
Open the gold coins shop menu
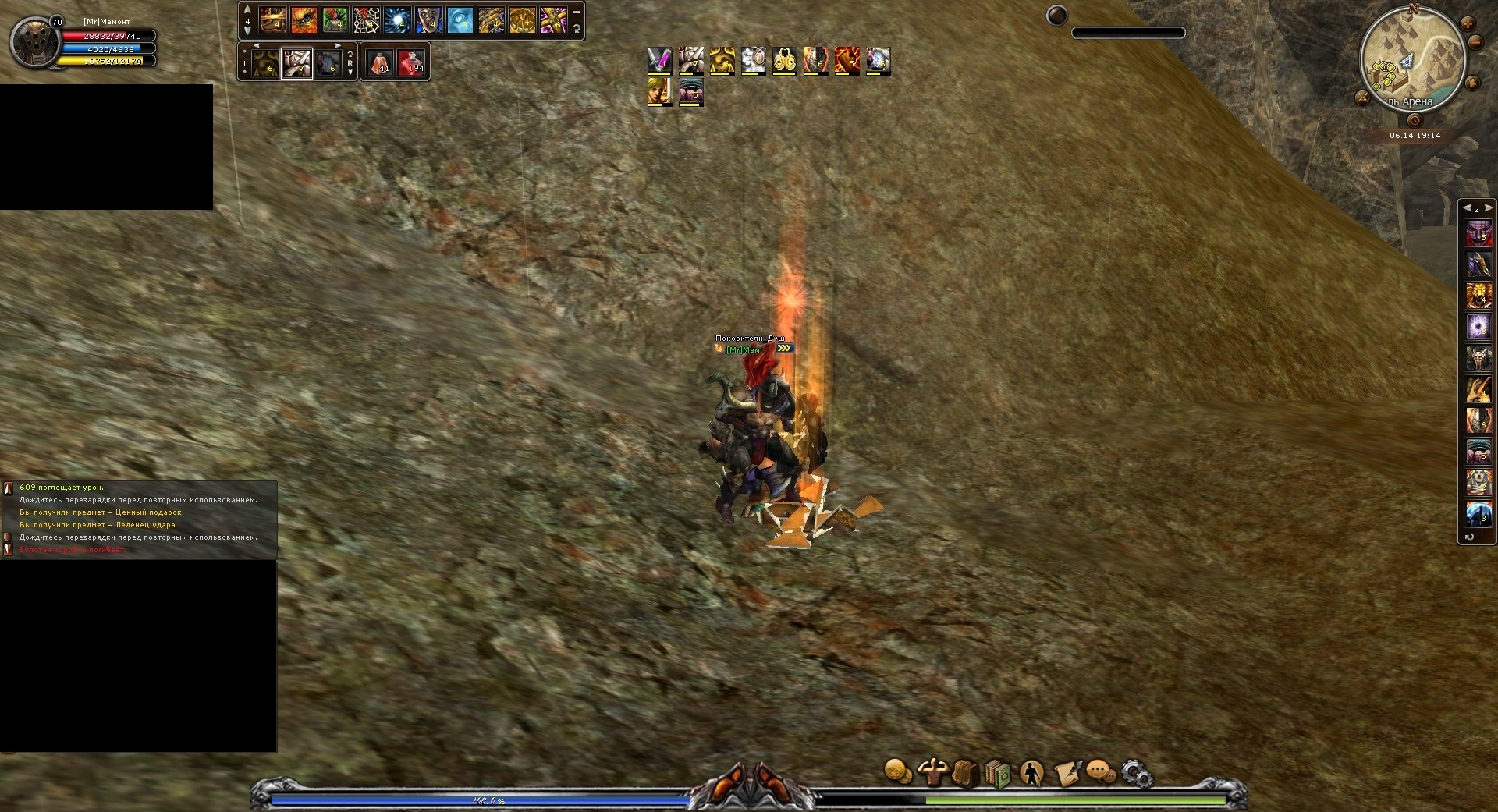pyautogui.click(x=897, y=772)
